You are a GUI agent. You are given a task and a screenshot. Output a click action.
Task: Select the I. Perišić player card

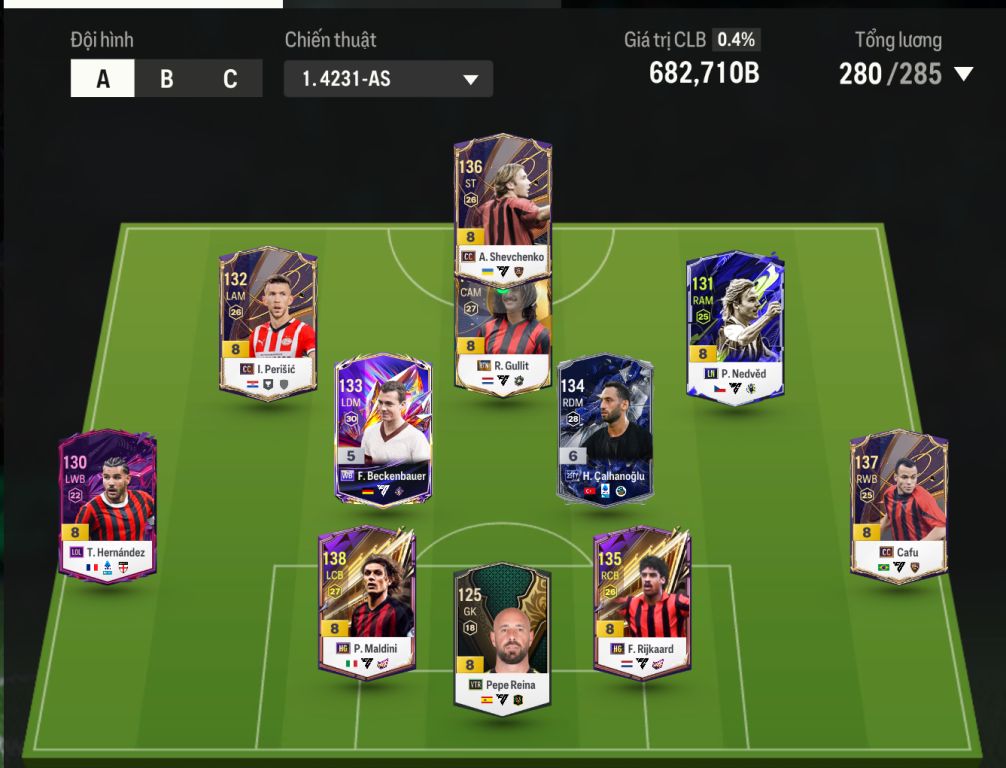pyautogui.click(x=268, y=322)
